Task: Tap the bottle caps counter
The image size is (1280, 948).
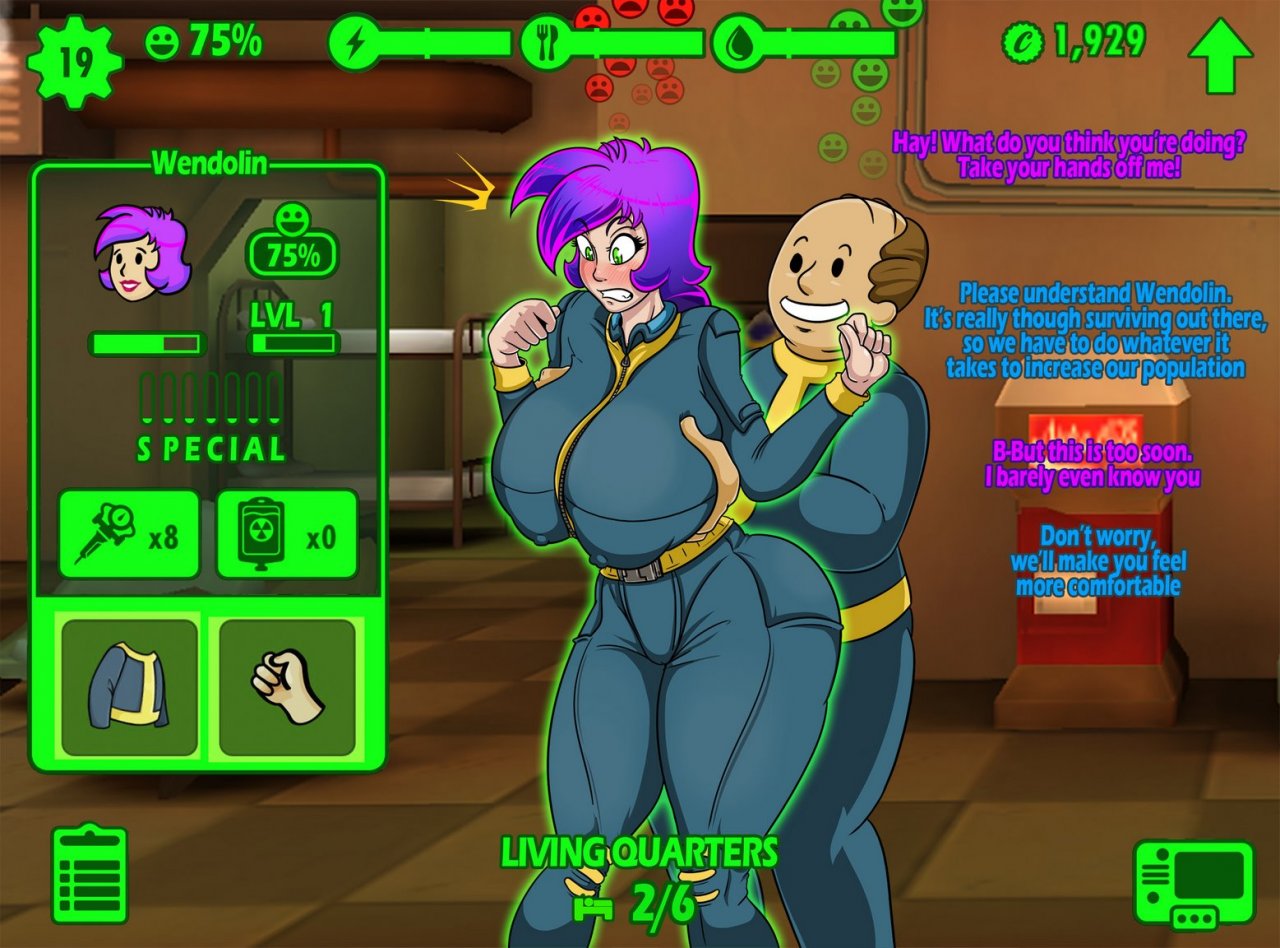Action: (1073, 42)
